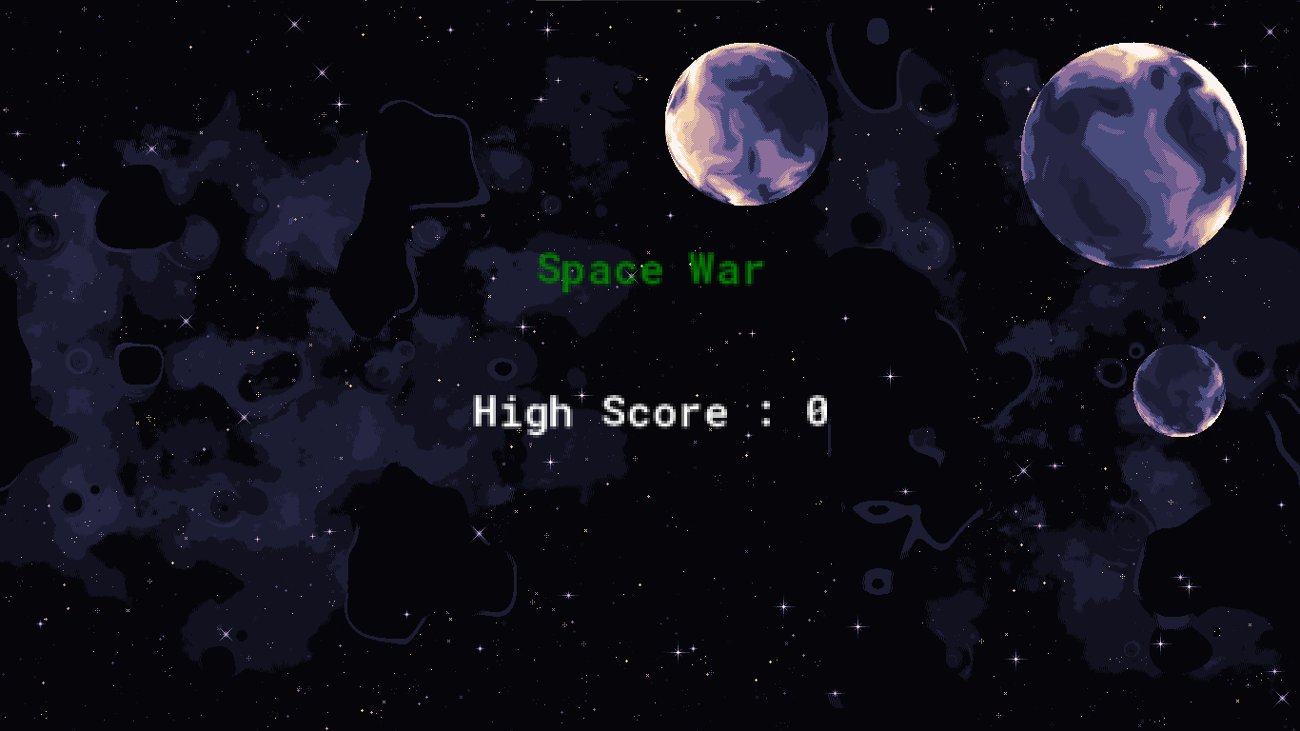This screenshot has width=1300, height=731.
Task: Click the green Space War title
Action: tap(650, 268)
